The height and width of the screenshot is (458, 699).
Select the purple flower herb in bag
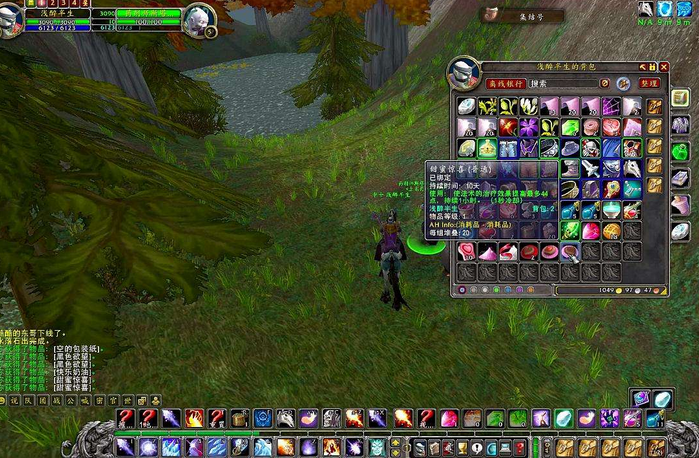pyautogui.click(x=528, y=127)
